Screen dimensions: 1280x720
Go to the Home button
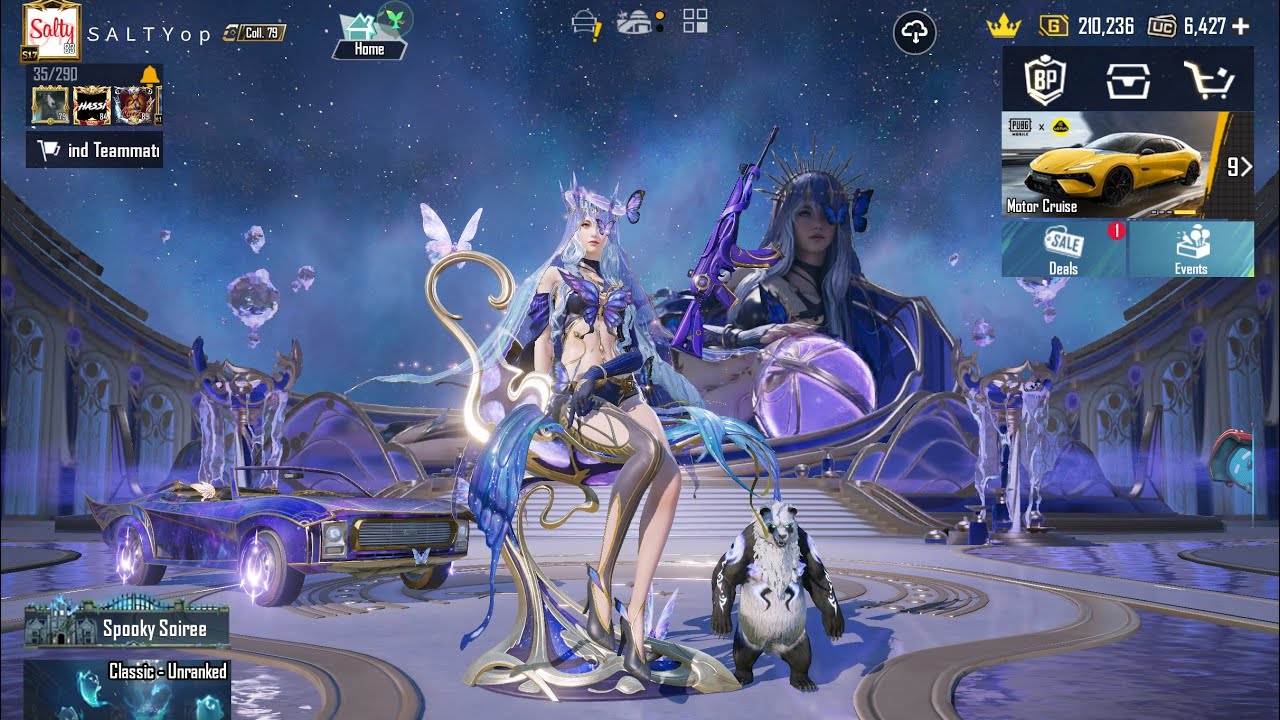[x=369, y=37]
